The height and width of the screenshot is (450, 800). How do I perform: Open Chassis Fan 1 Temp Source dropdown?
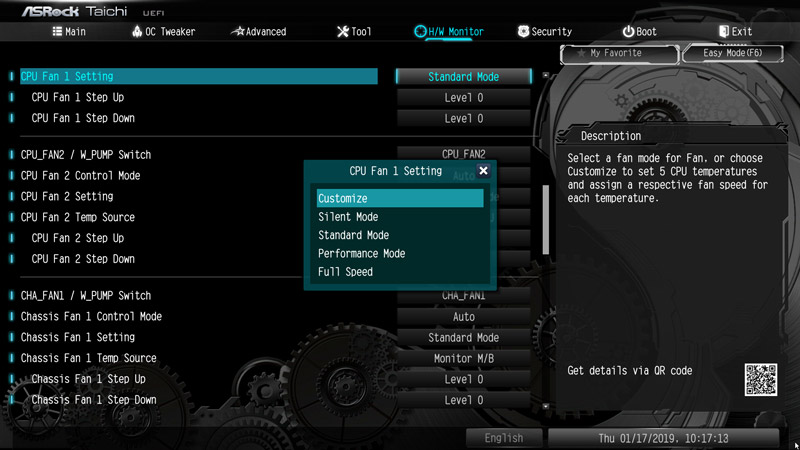(463, 359)
